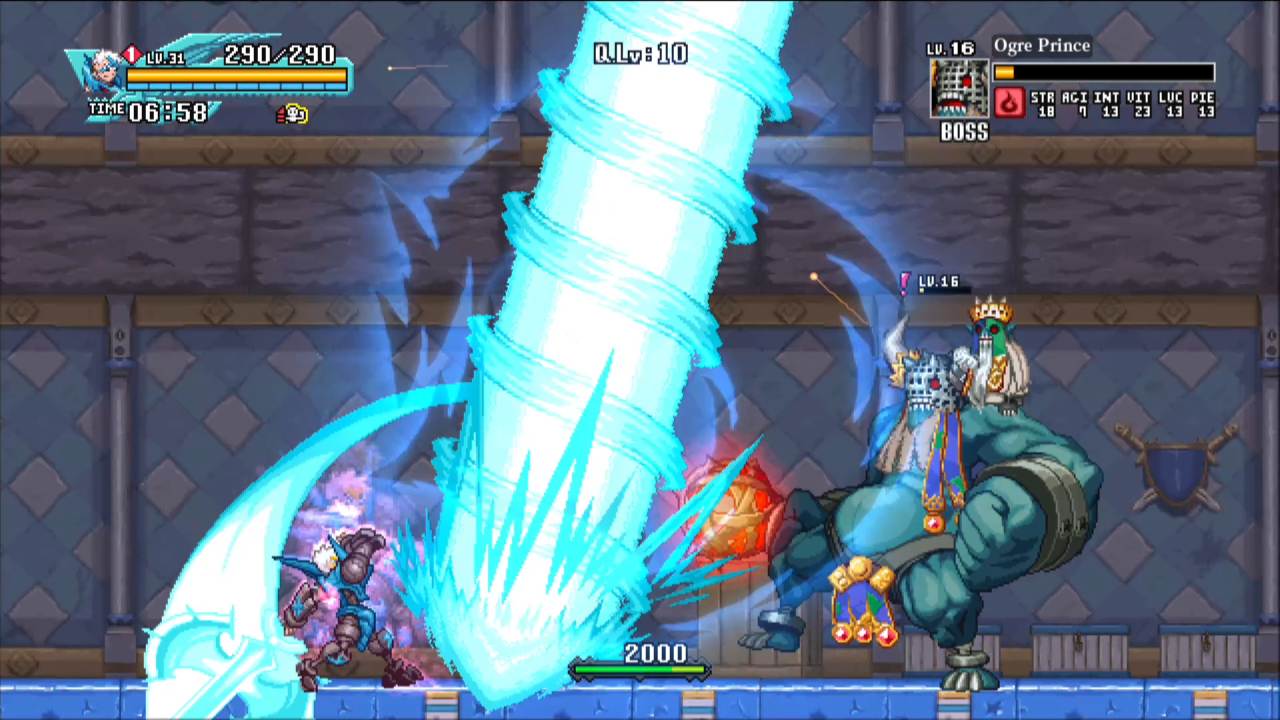The width and height of the screenshot is (1280, 720).
Task: Click the 2000 damage counter
Action: tap(655, 654)
